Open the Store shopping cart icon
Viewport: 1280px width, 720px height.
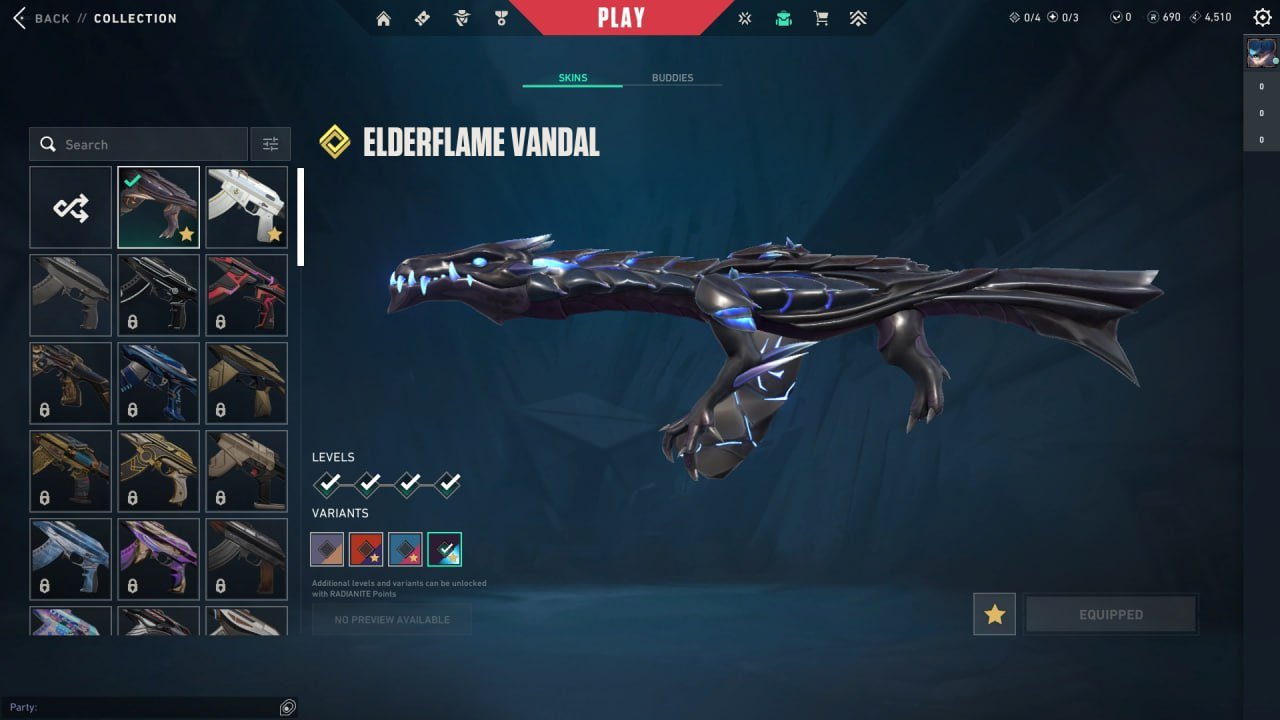click(x=821, y=17)
